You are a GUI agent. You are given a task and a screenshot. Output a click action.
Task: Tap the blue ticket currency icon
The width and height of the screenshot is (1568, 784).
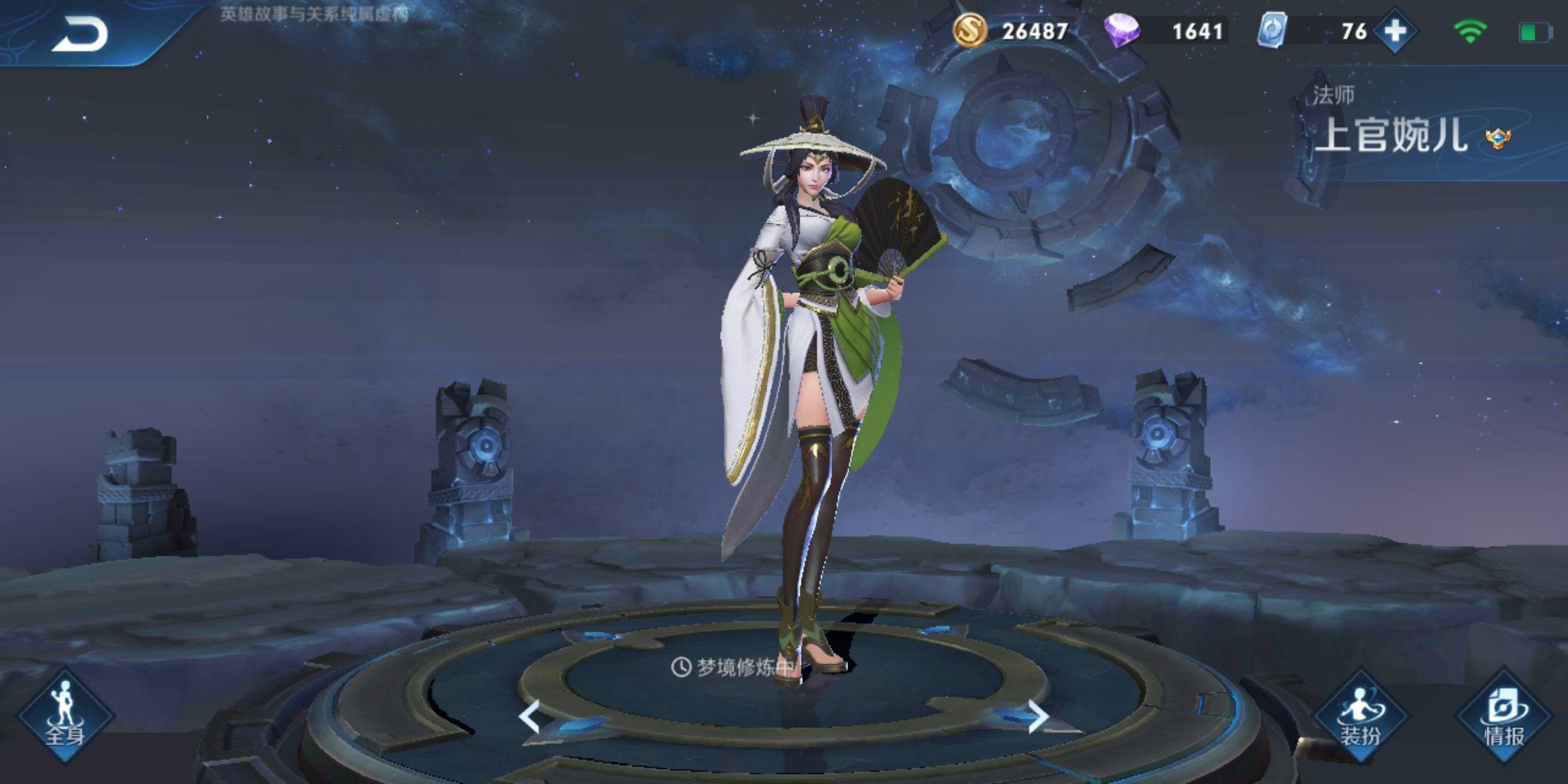(x=1273, y=30)
